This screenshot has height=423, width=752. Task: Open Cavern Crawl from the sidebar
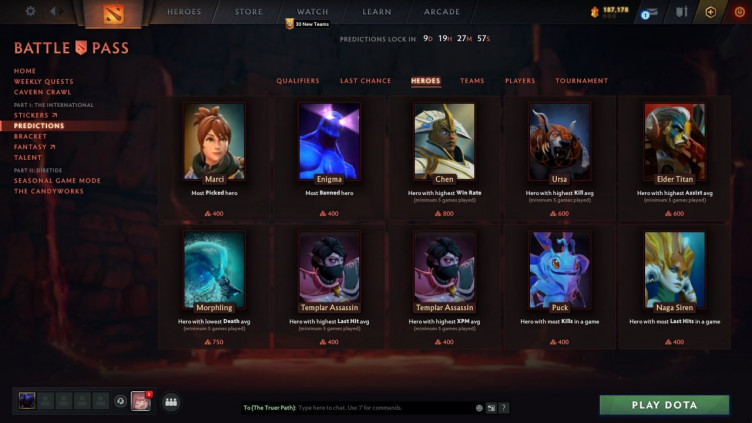tap(42, 92)
